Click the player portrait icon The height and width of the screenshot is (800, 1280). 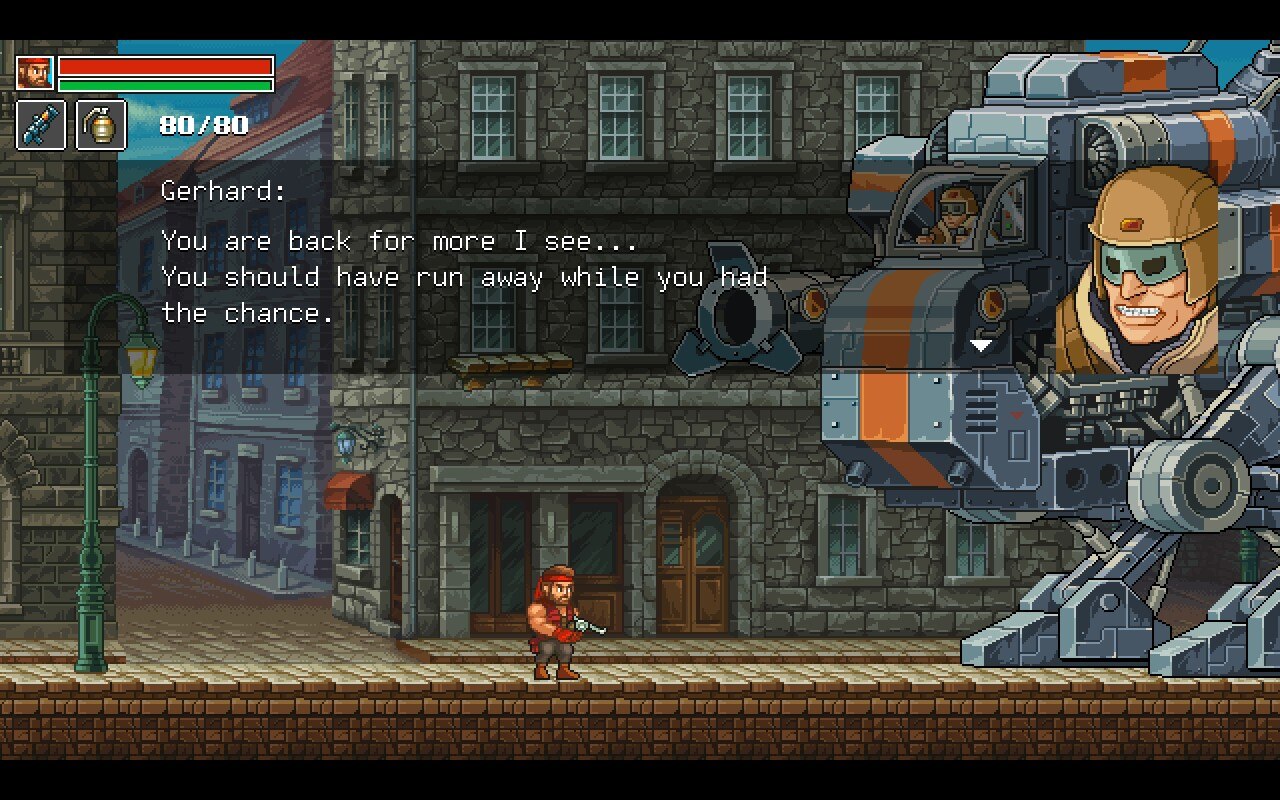pyautogui.click(x=34, y=72)
